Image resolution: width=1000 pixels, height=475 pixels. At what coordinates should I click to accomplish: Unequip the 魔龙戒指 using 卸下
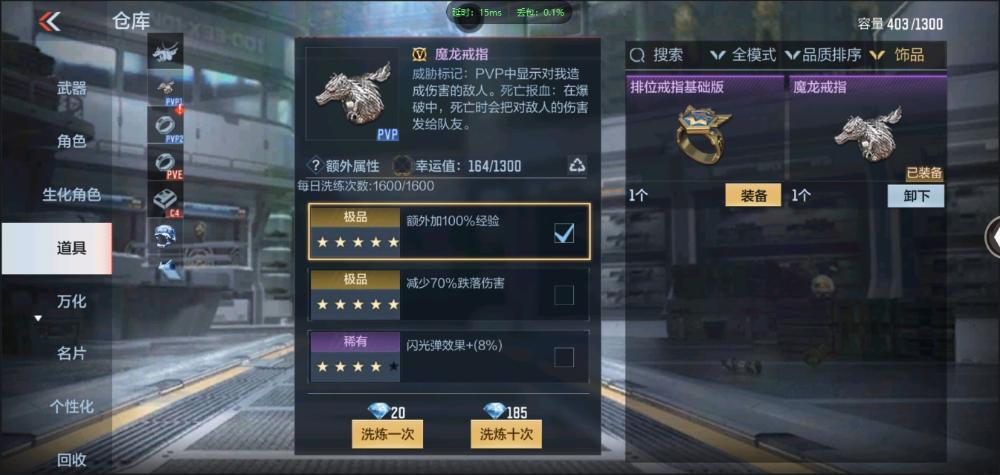pyautogui.click(x=915, y=196)
